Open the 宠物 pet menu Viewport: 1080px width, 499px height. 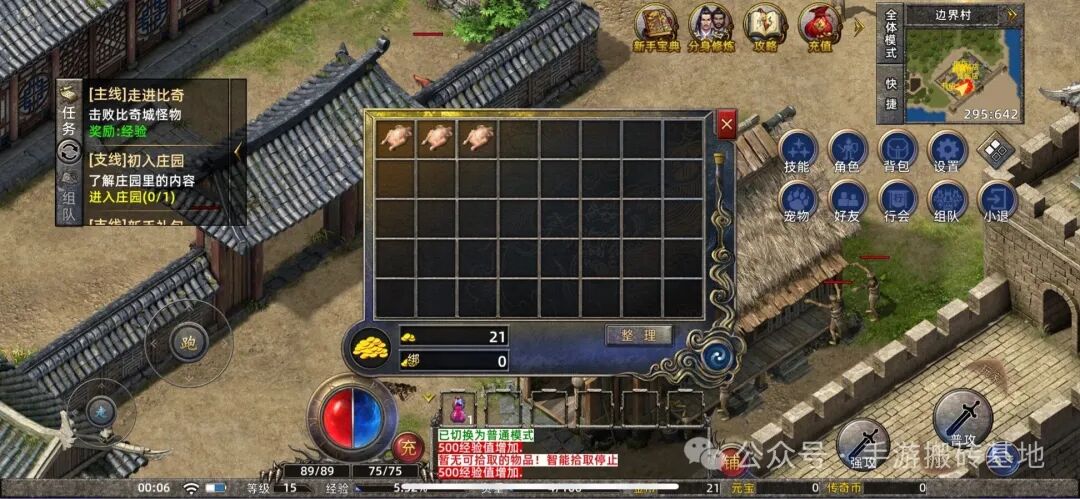pyautogui.click(x=797, y=200)
